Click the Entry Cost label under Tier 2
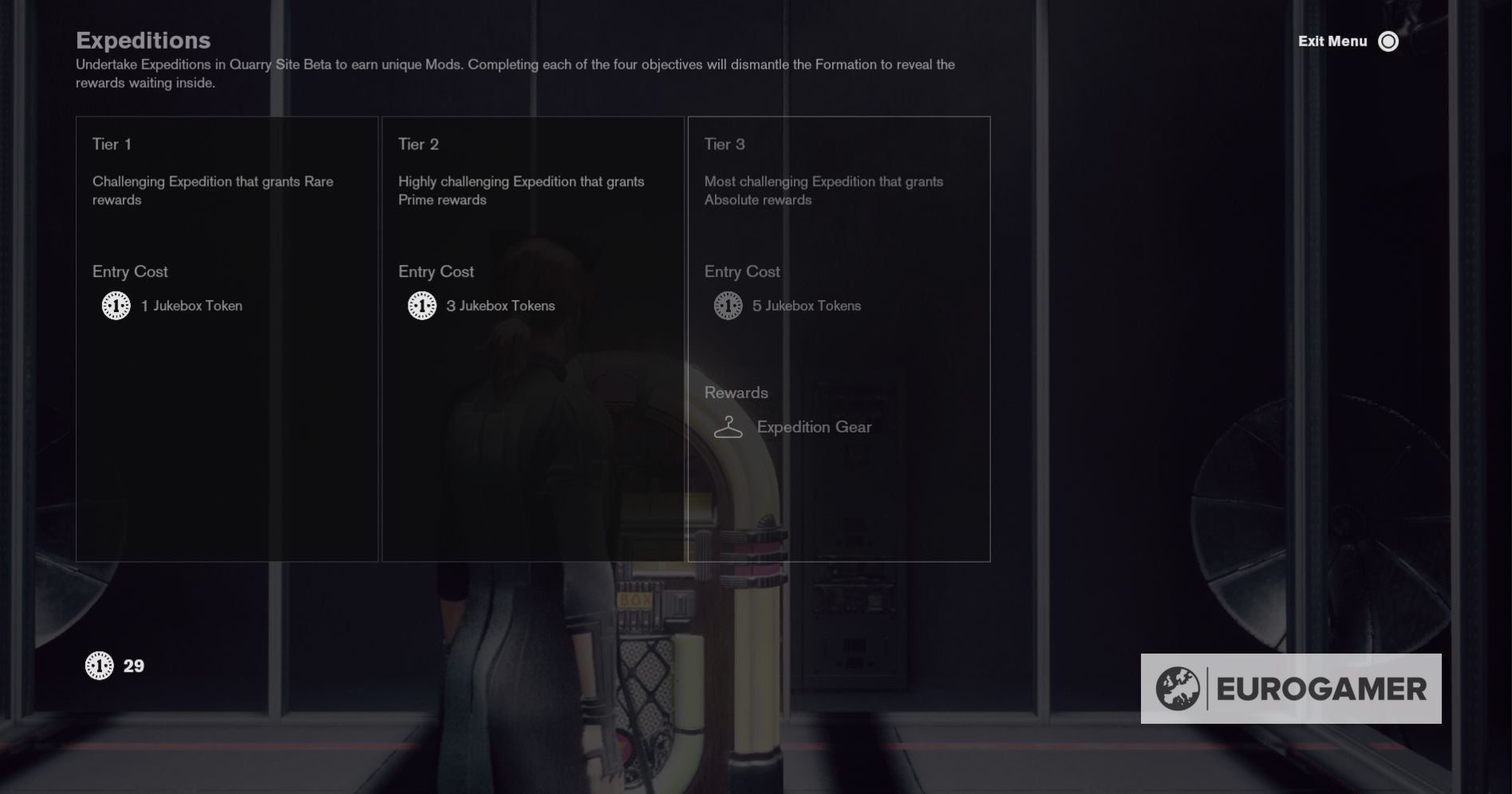Screen dimensions: 1512x794 tap(436, 271)
